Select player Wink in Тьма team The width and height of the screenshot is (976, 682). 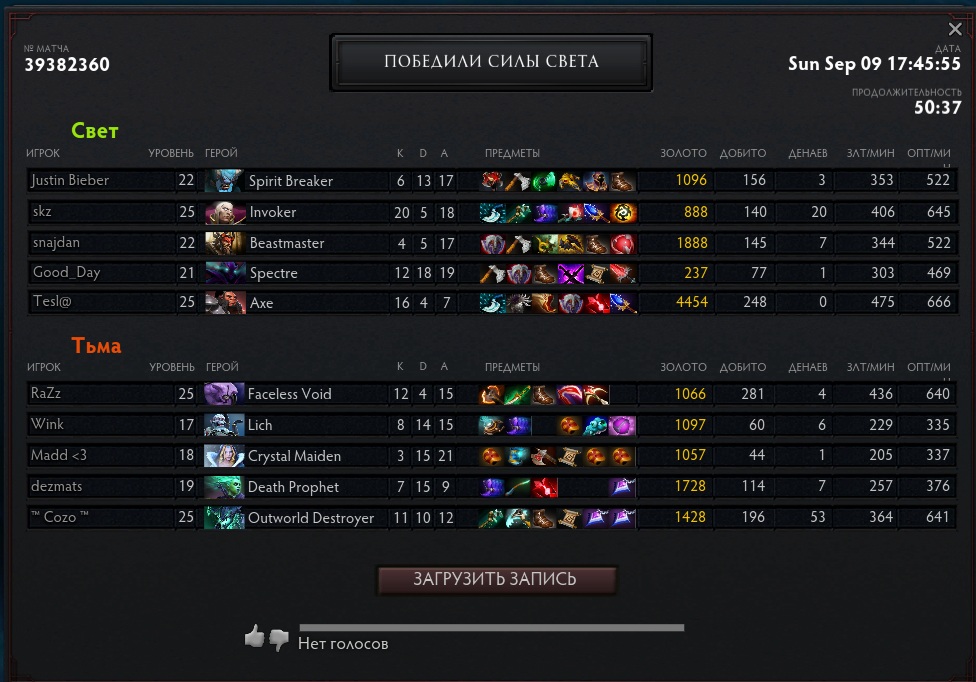click(x=47, y=425)
